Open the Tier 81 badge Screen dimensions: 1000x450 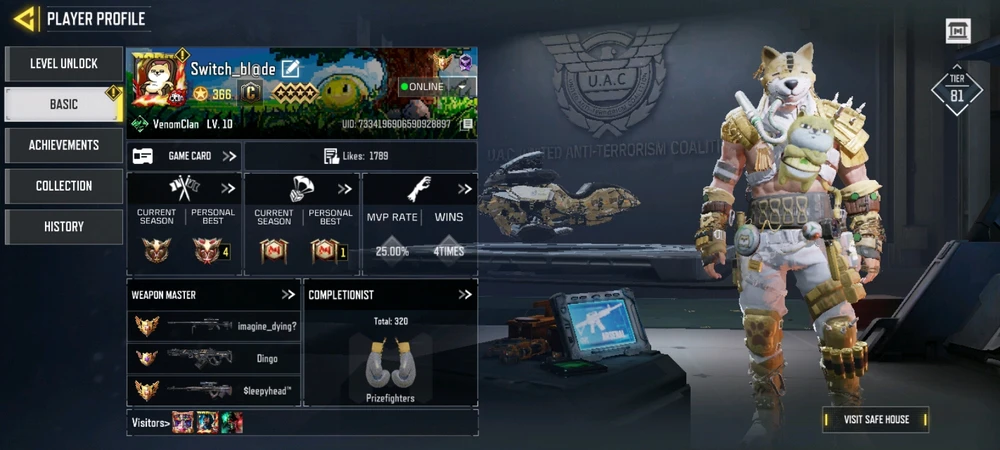click(957, 91)
